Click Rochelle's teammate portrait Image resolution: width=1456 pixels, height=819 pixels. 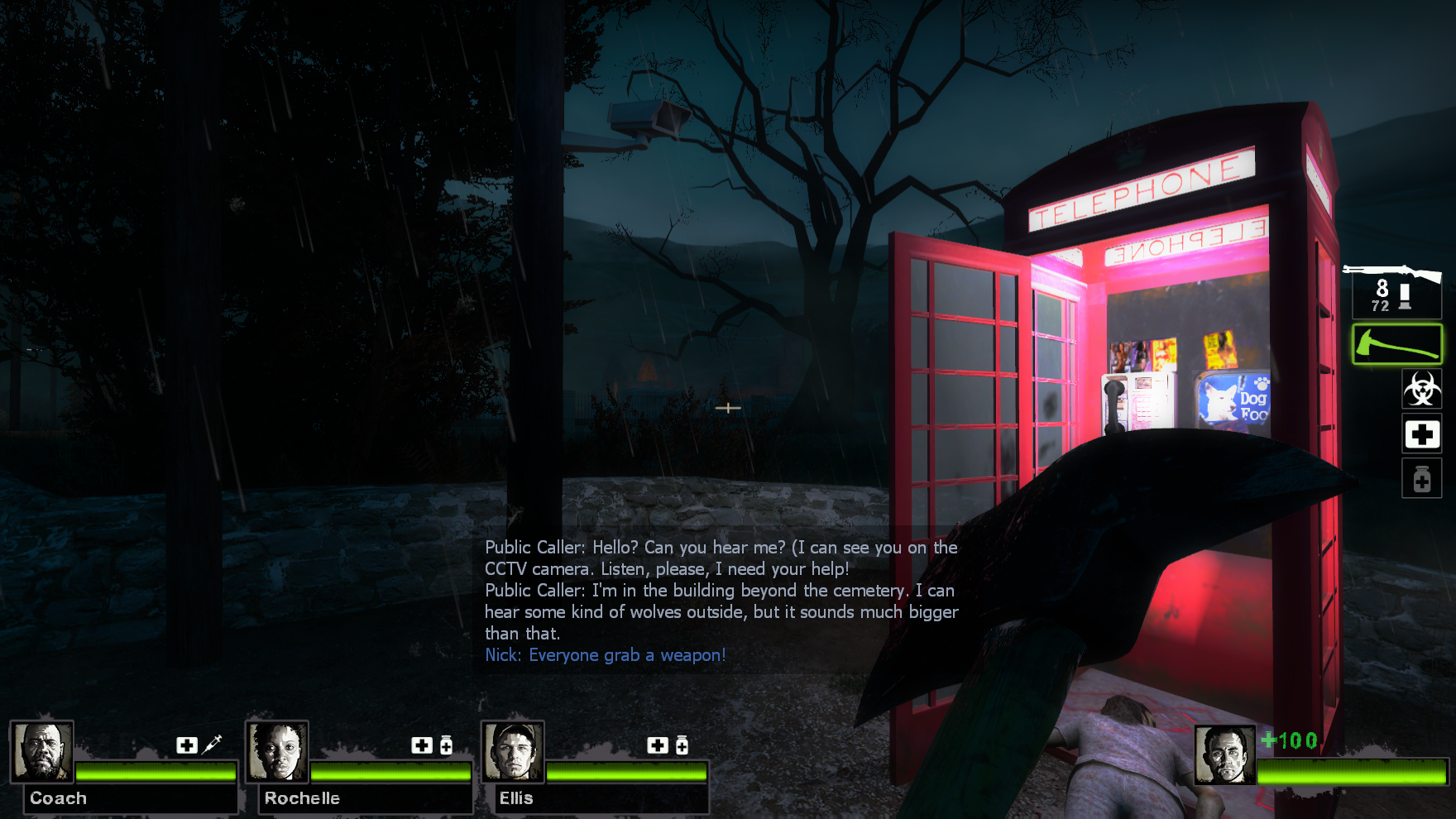[277, 751]
